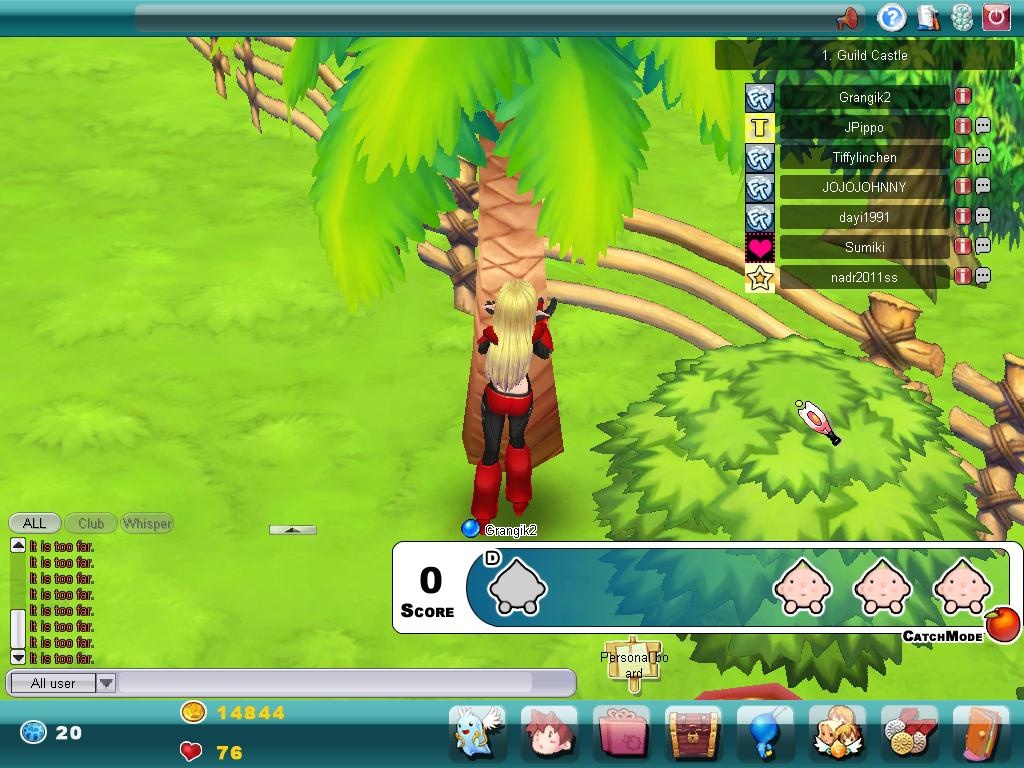This screenshot has width=1024, height=768.
Task: Open the winged blue pet icon
Action: click(477, 733)
